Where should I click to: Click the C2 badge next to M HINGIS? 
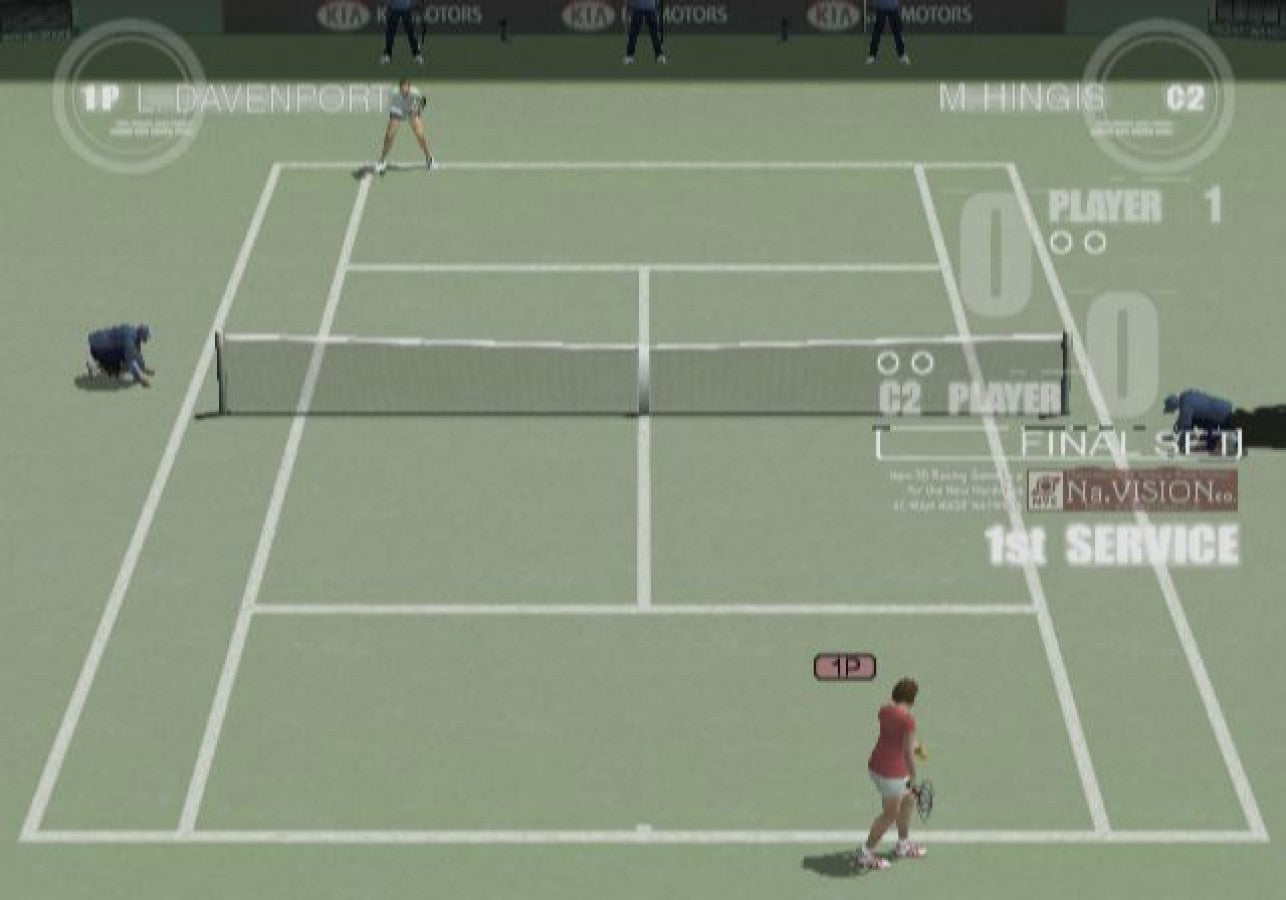click(1184, 100)
